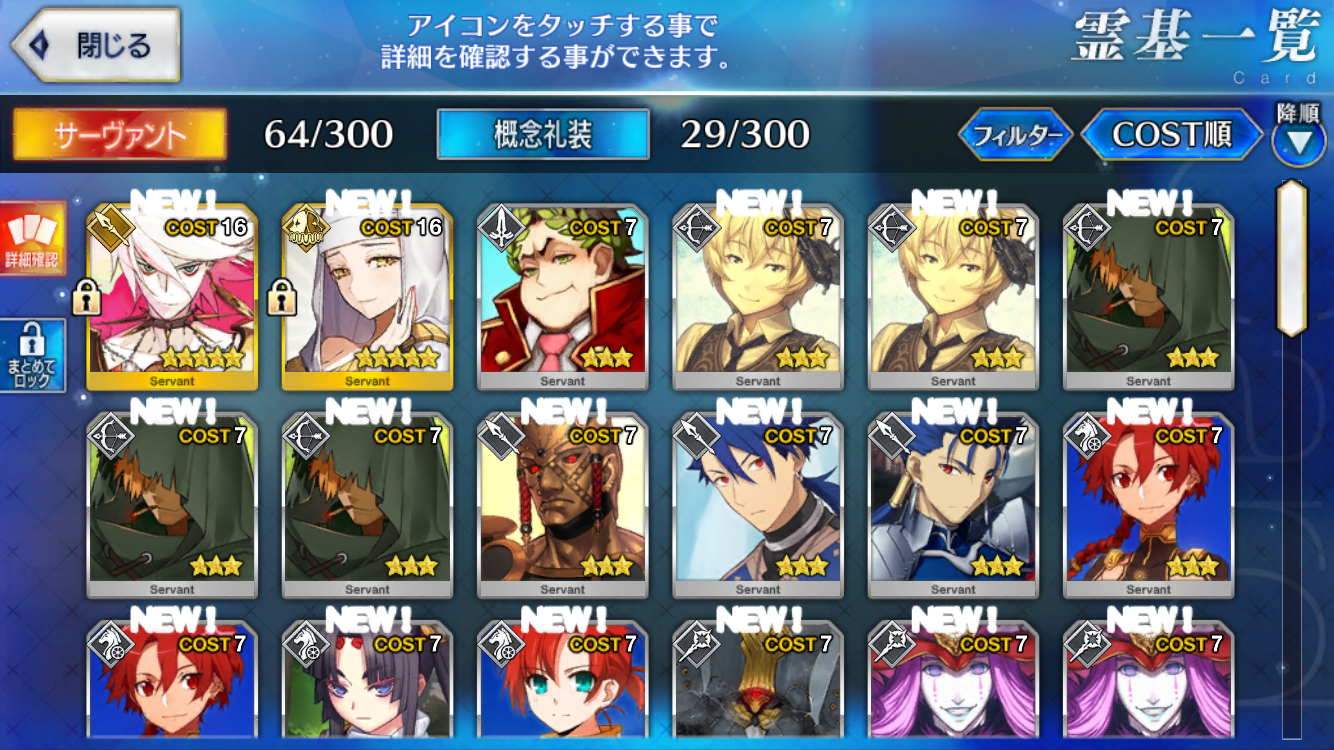Image resolution: width=1334 pixels, height=750 pixels.
Task: Switch to the サーヴァント tab
Action: 120,134
